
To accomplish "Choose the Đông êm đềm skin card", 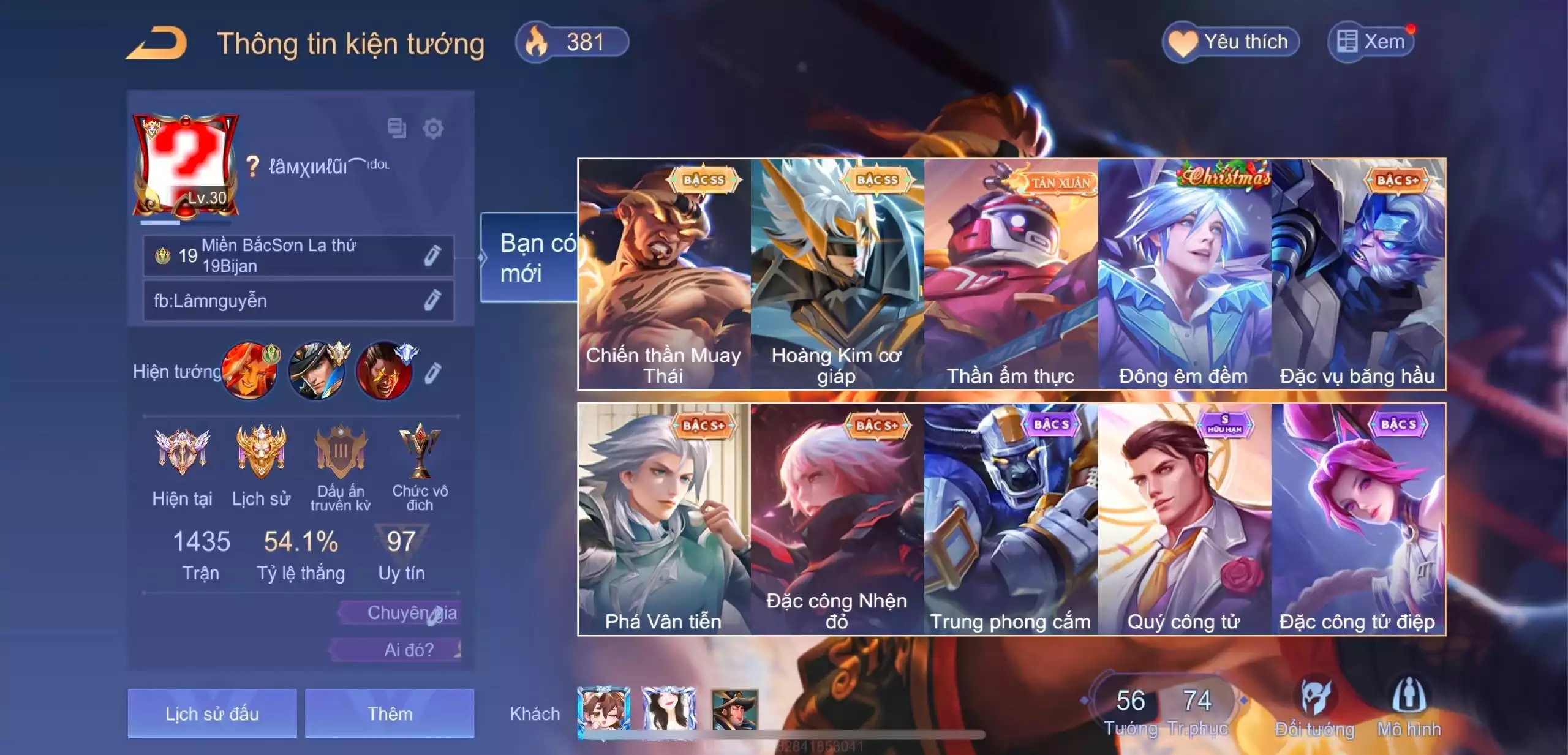I will (1184, 274).
